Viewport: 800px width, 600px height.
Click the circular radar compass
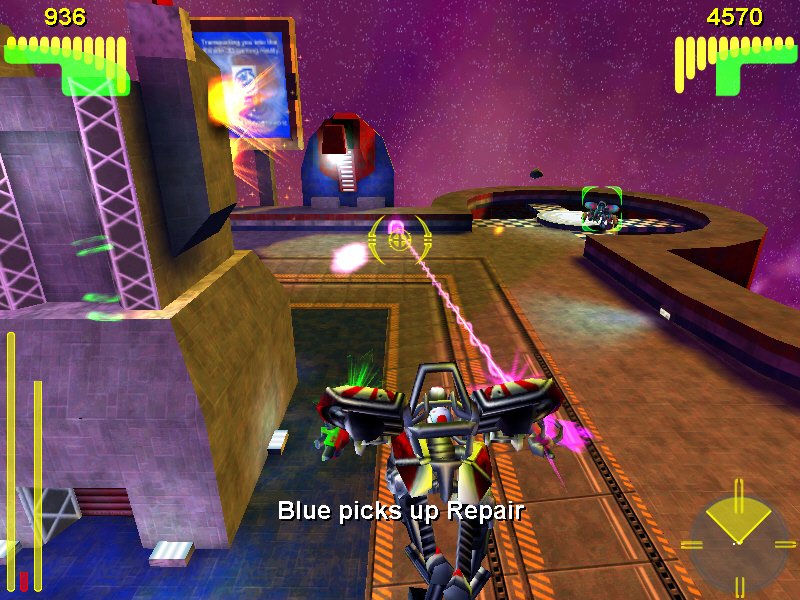point(737,541)
